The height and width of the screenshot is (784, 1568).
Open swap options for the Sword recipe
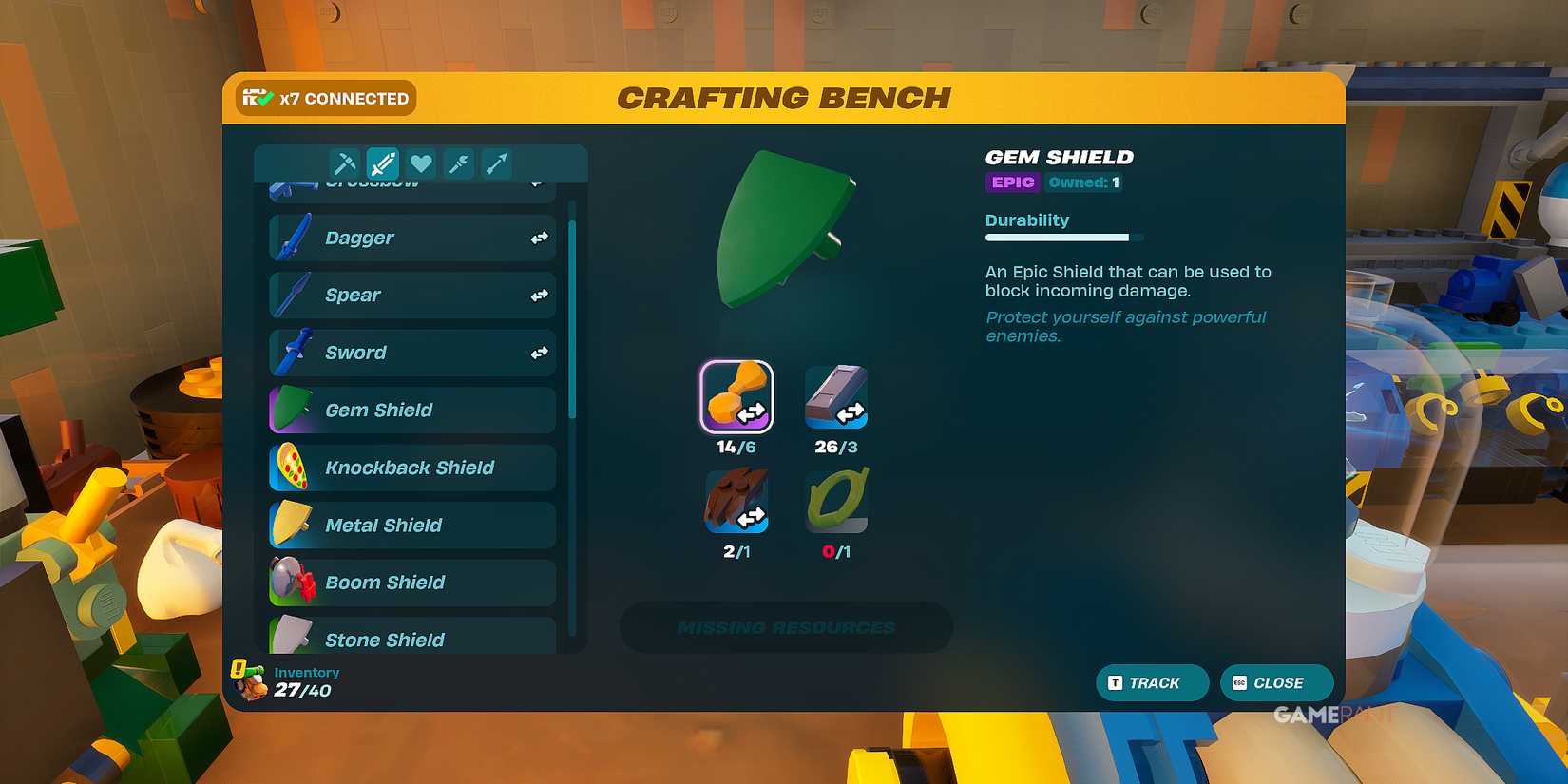click(539, 352)
